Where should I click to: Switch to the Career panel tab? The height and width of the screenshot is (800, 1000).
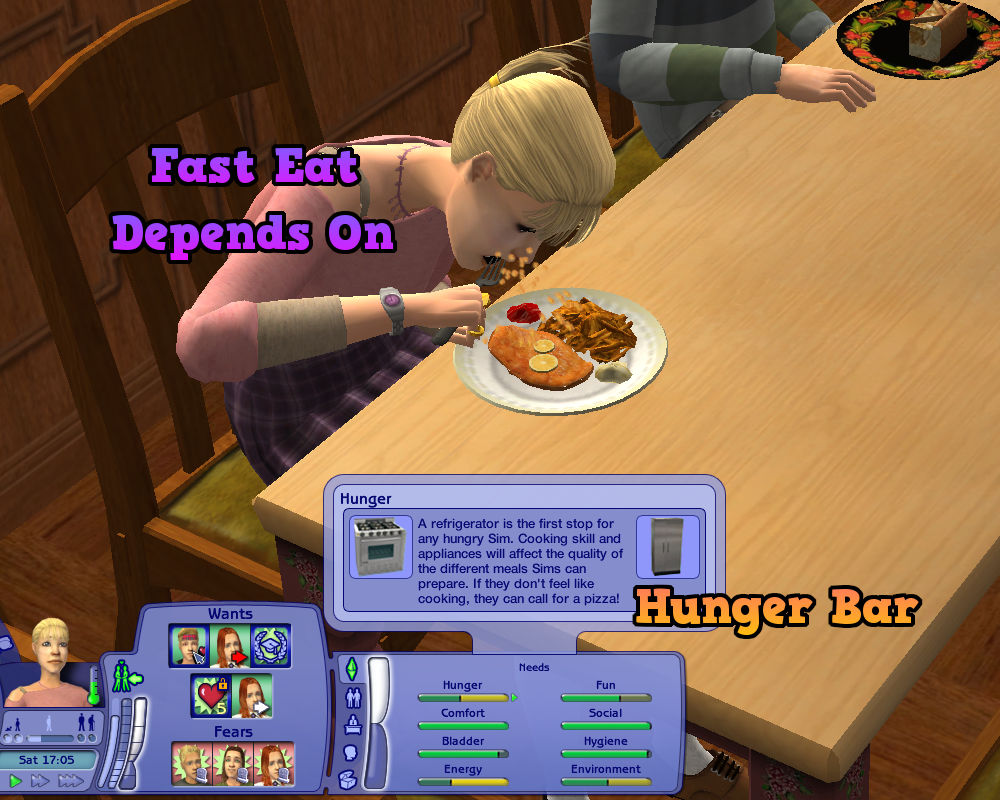pos(352,724)
